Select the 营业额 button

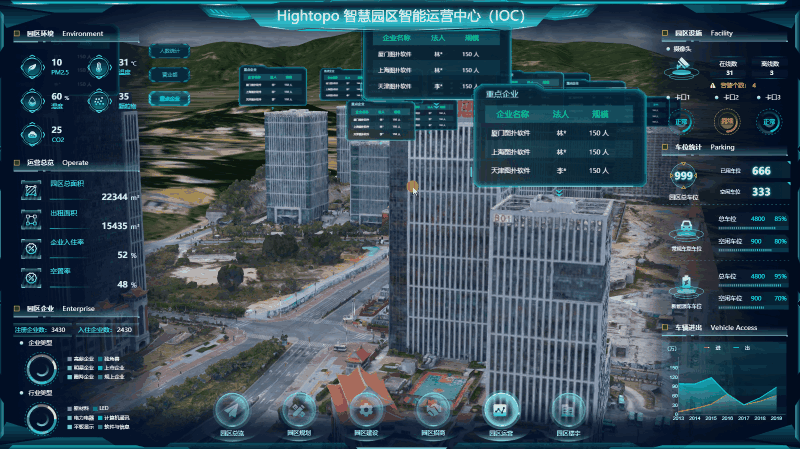tap(169, 74)
